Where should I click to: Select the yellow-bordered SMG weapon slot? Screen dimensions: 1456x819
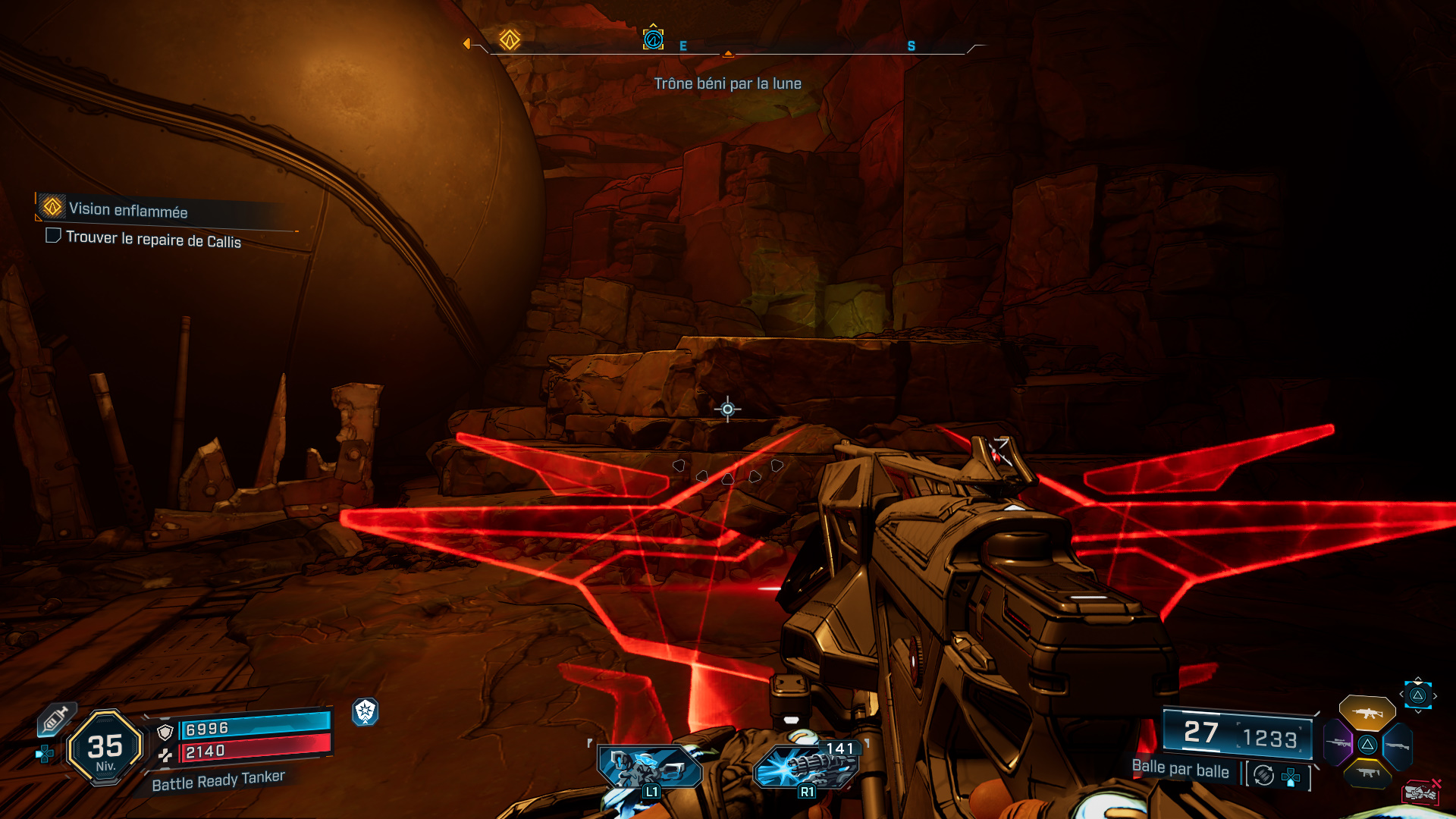(x=1367, y=773)
